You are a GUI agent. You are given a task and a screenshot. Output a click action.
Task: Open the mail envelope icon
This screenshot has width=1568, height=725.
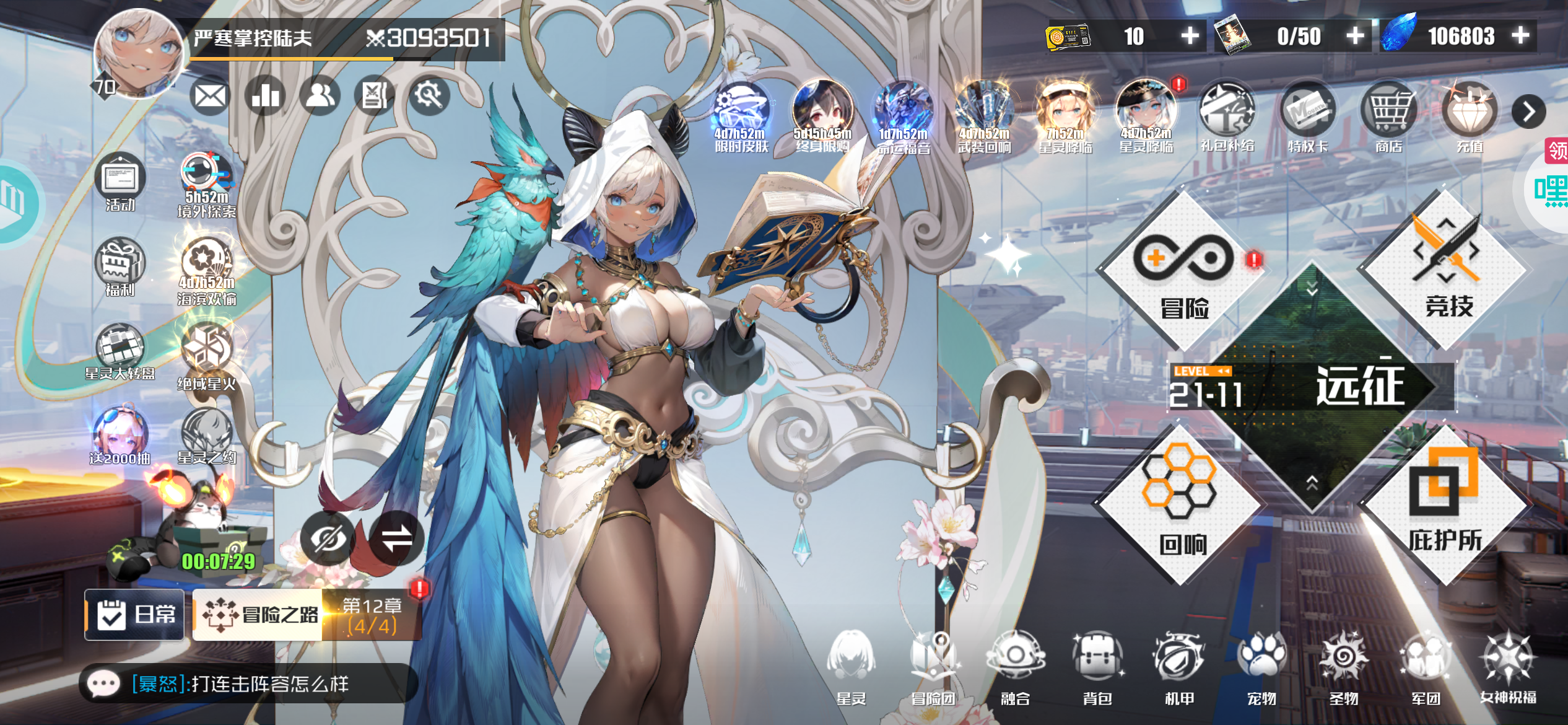tap(209, 97)
